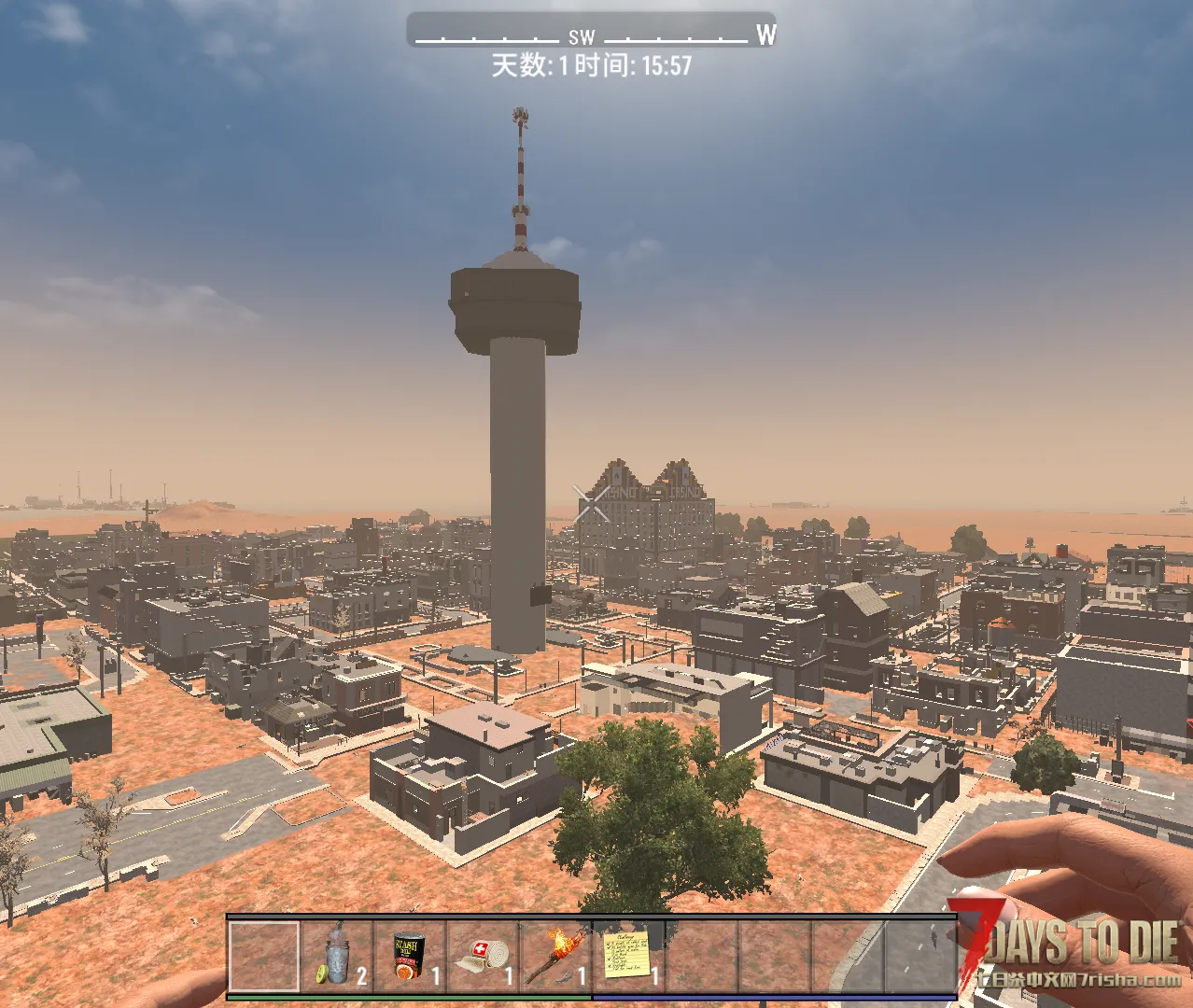
Task: Select the canned chili hotbar slot
Action: pyautogui.click(x=410, y=955)
